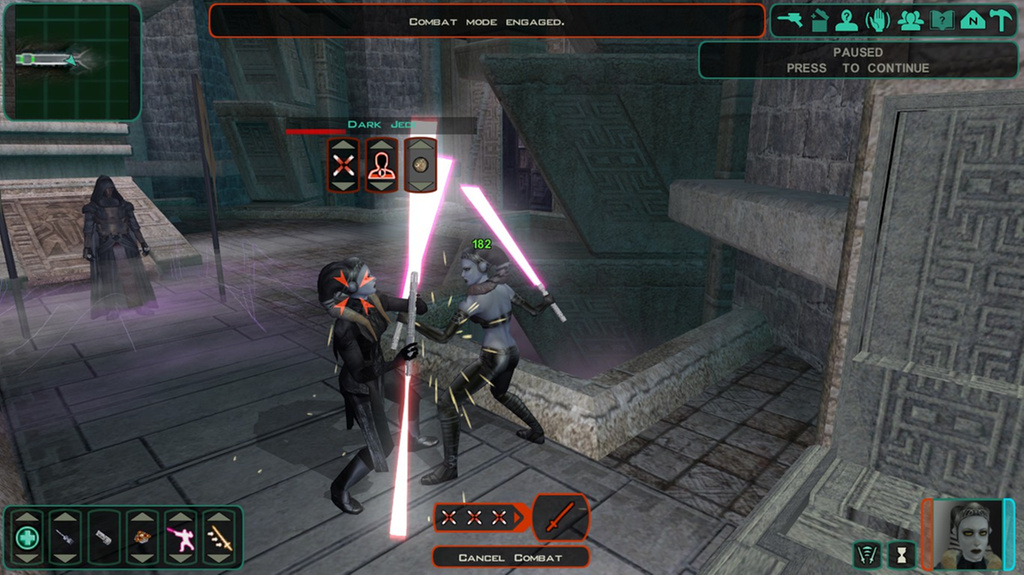Viewport: 1024px width, 575px height.
Task: Open the Party selection icon
Action: tap(909, 20)
